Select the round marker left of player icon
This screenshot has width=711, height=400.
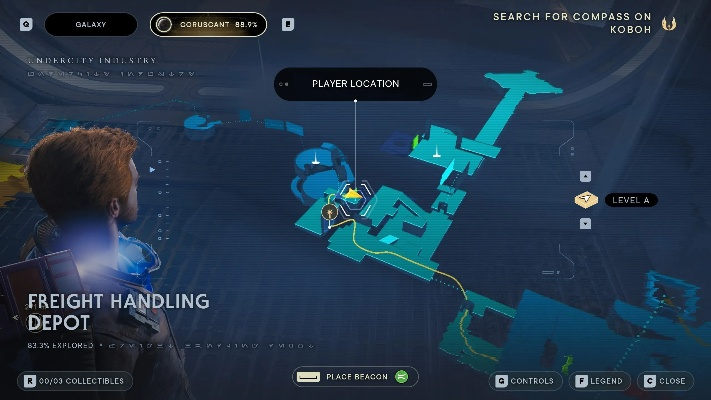[x=329, y=212]
